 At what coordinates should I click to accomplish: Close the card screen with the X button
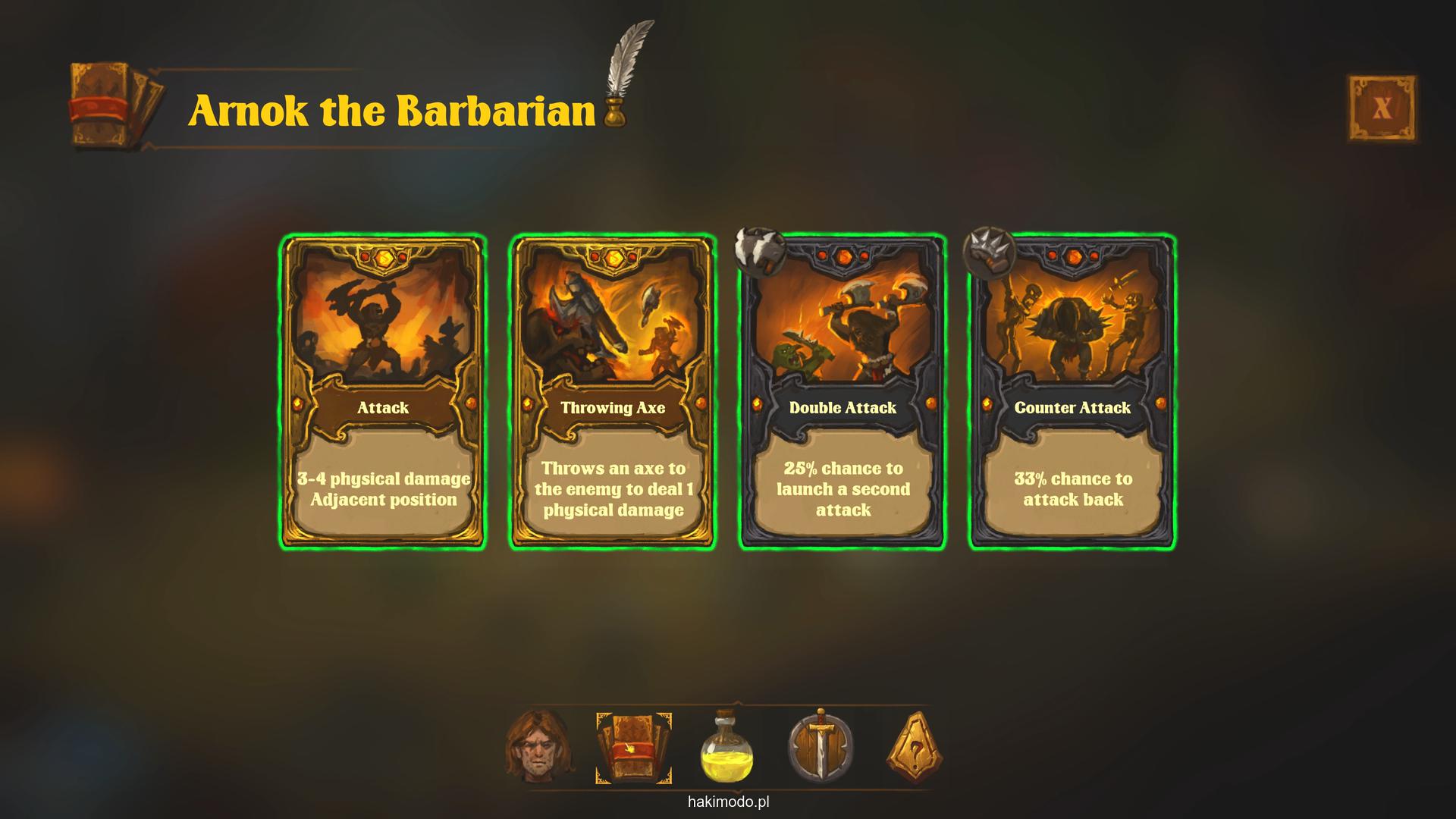(1382, 108)
